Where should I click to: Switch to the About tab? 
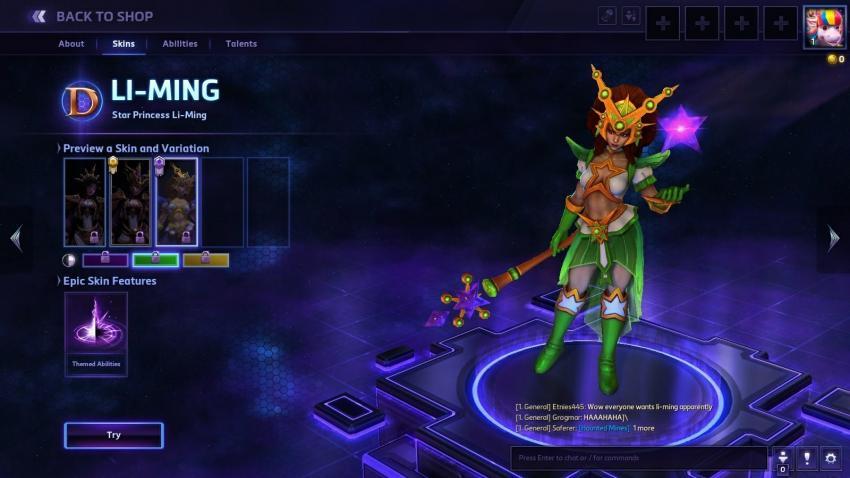tap(71, 44)
